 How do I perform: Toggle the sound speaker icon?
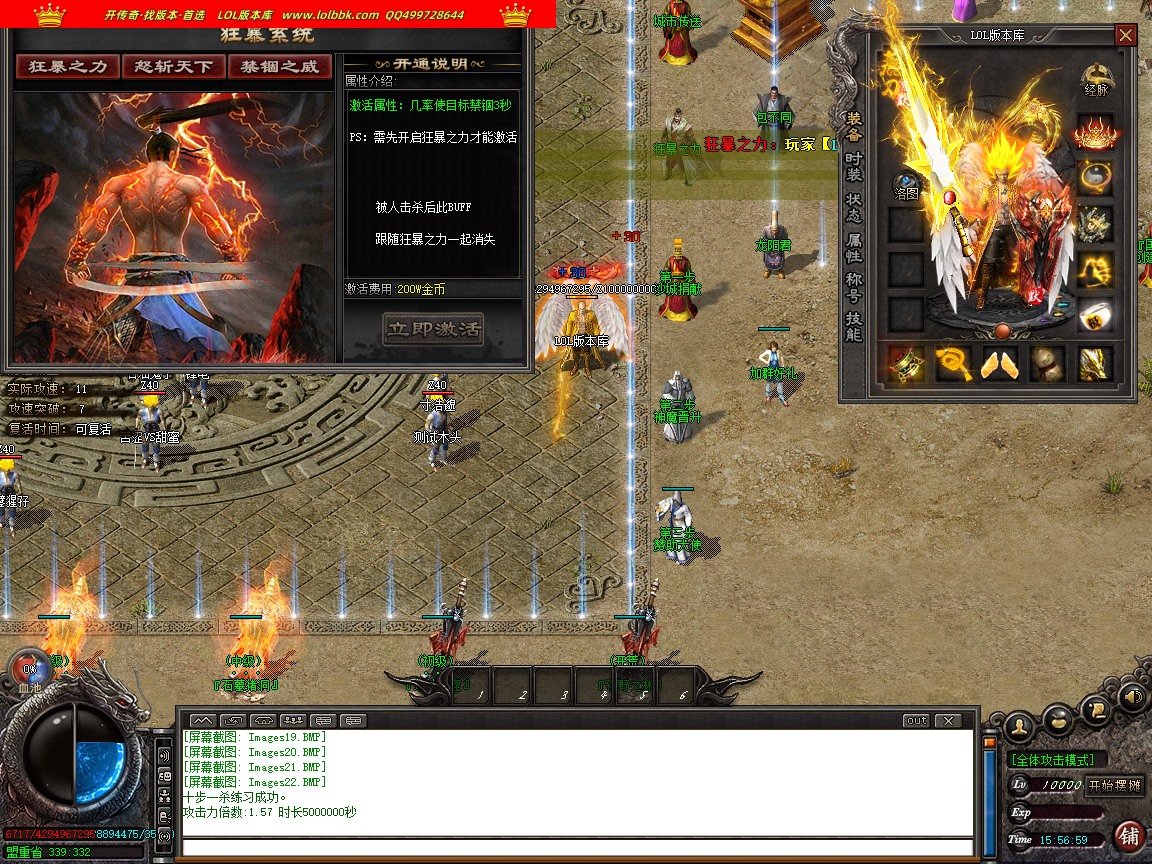click(1132, 697)
